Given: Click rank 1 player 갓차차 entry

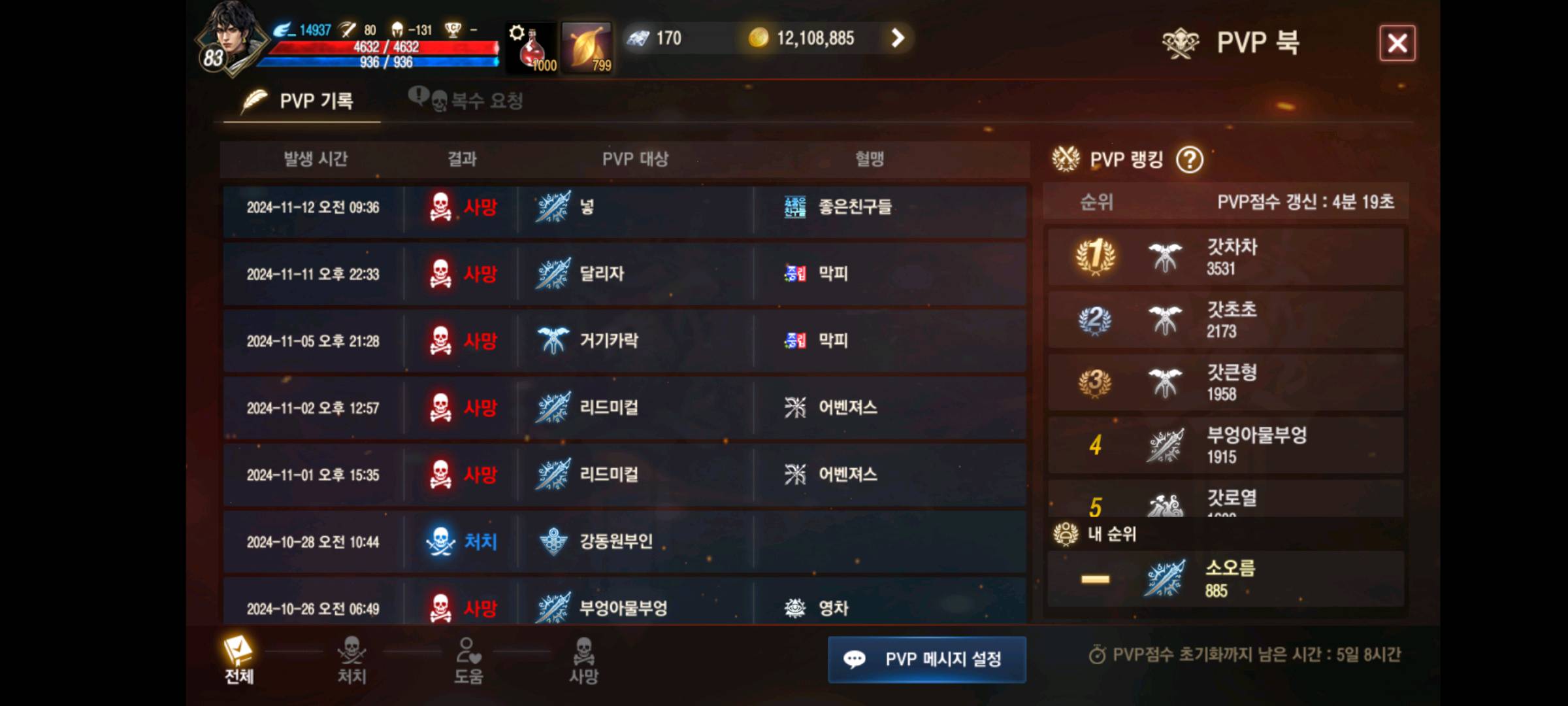Looking at the screenshot, I should (1225, 256).
